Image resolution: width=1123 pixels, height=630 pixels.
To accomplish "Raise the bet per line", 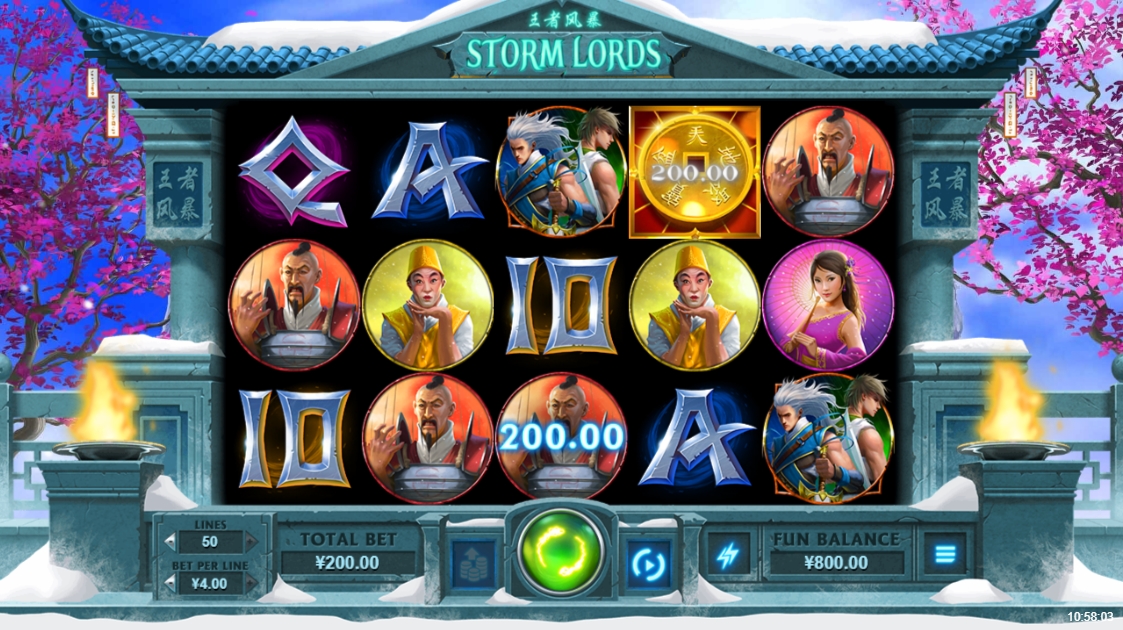I will click(251, 581).
